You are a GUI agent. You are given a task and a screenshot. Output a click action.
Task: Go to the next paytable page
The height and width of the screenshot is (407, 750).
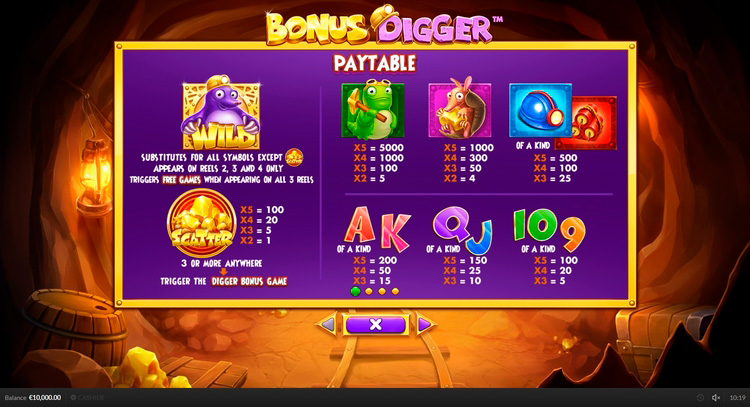[424, 324]
